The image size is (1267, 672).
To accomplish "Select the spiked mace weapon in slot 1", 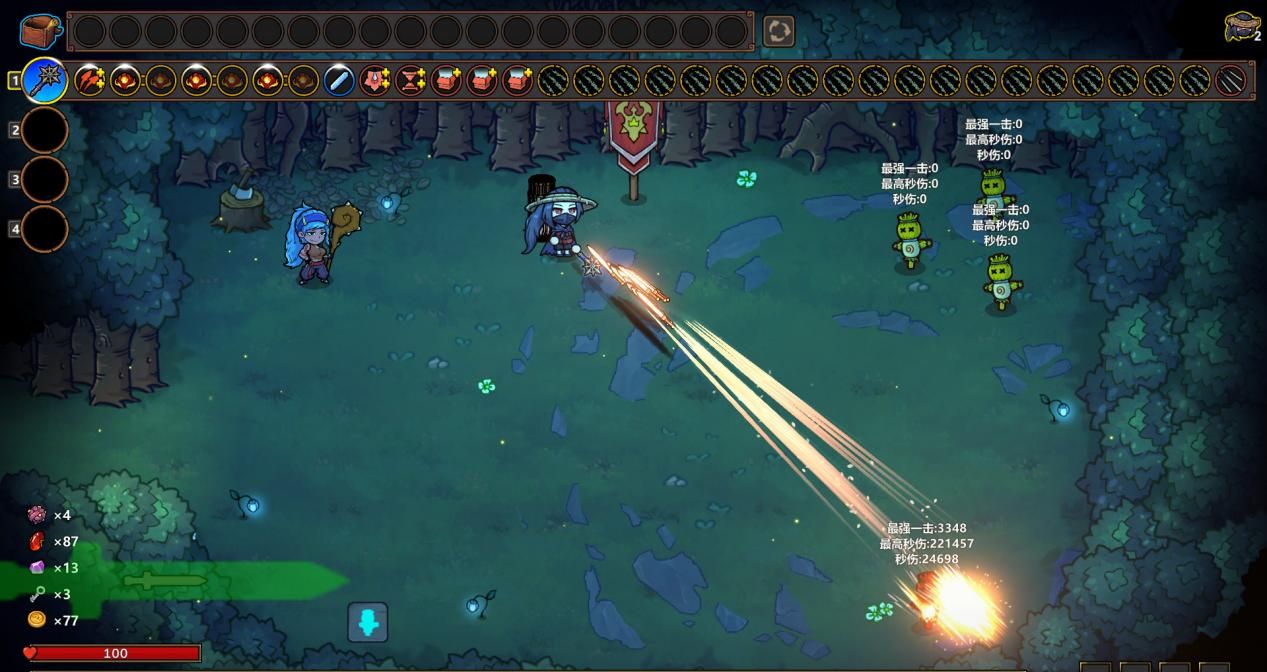I will tap(45, 80).
